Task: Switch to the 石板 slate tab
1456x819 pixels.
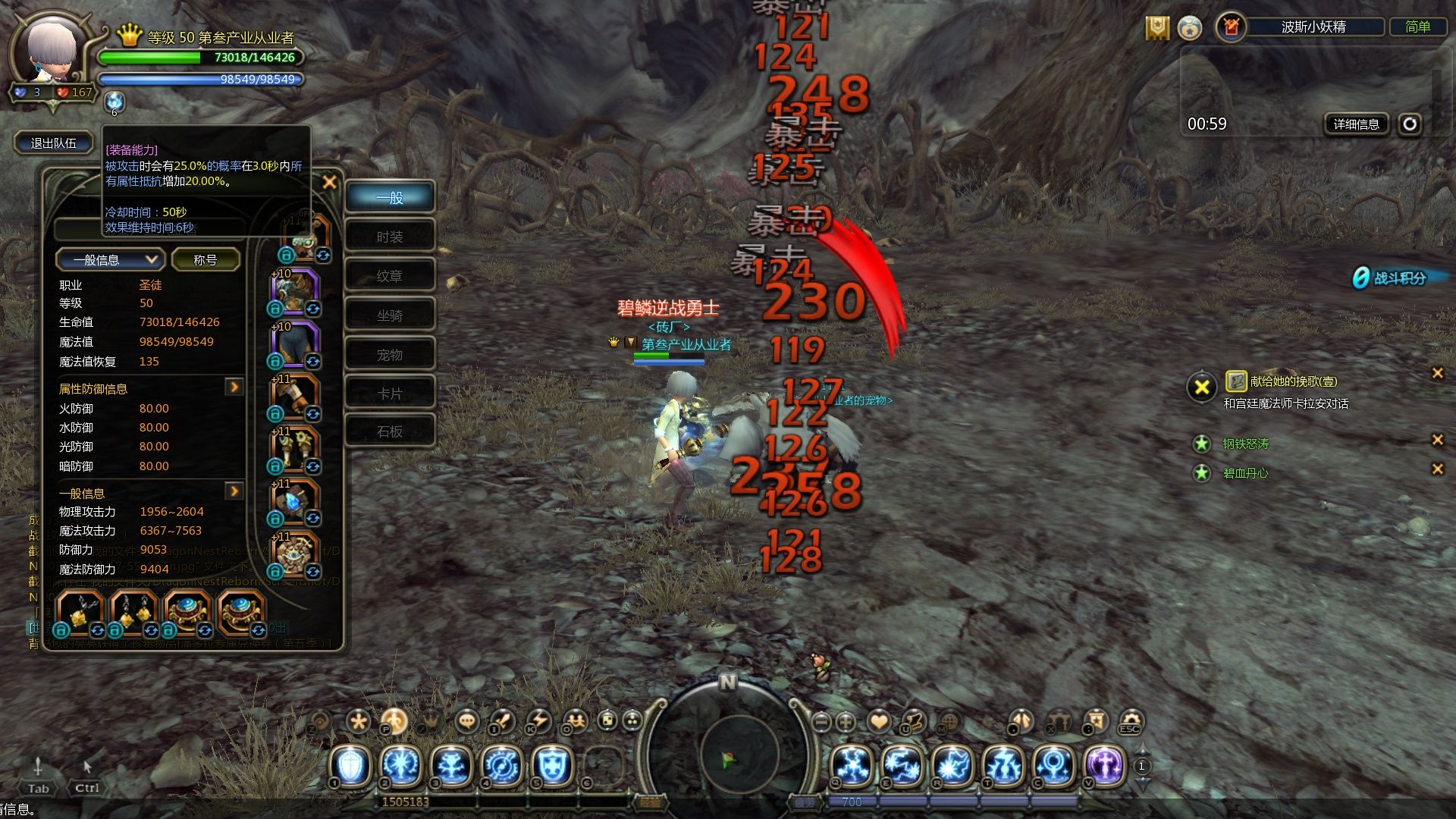Action: [x=390, y=432]
